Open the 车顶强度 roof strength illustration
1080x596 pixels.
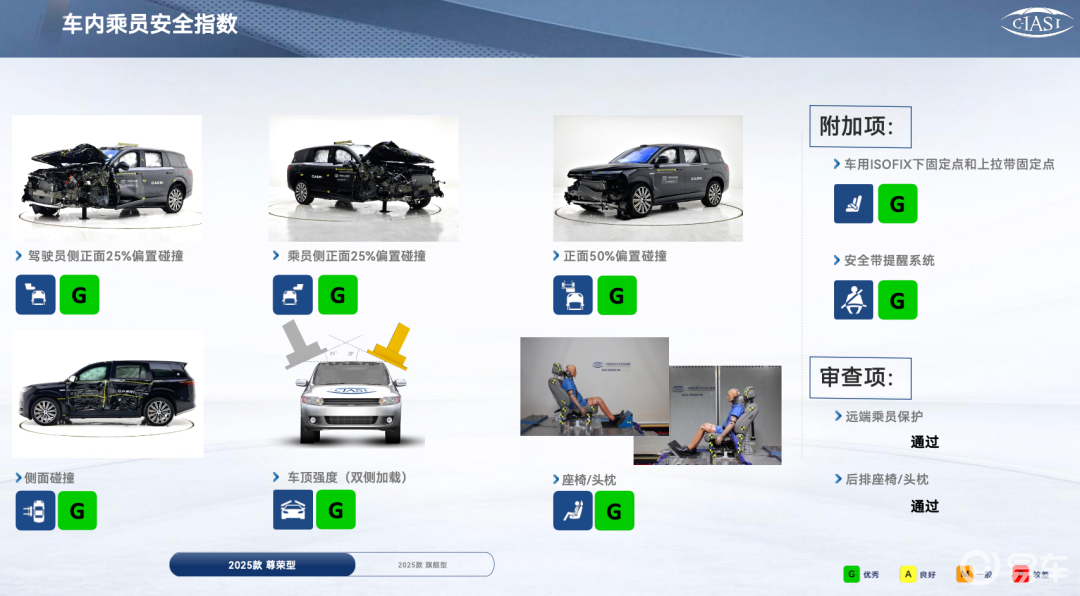(x=347, y=387)
